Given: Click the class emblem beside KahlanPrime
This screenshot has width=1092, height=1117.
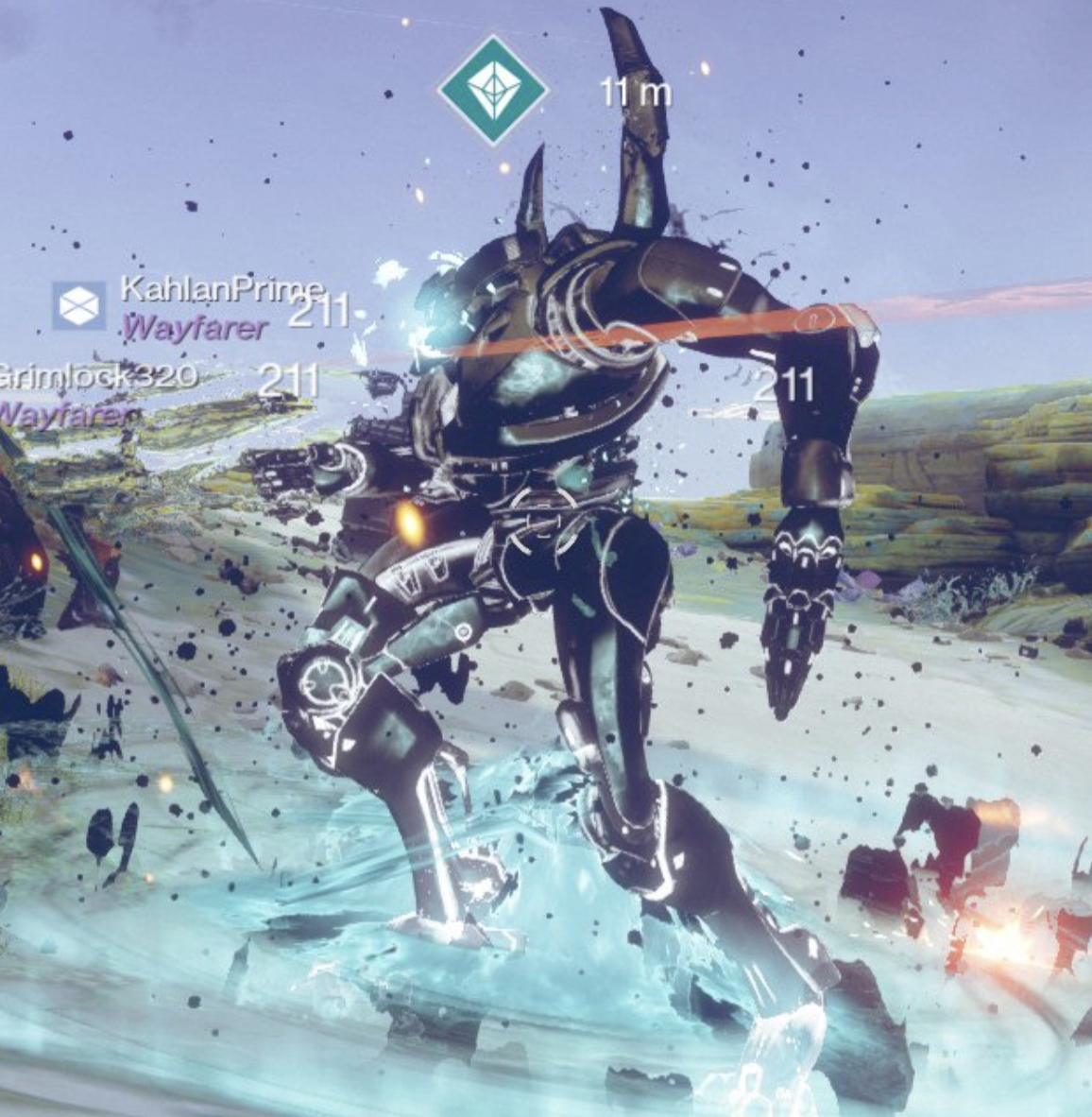Looking at the screenshot, I should 79,305.
